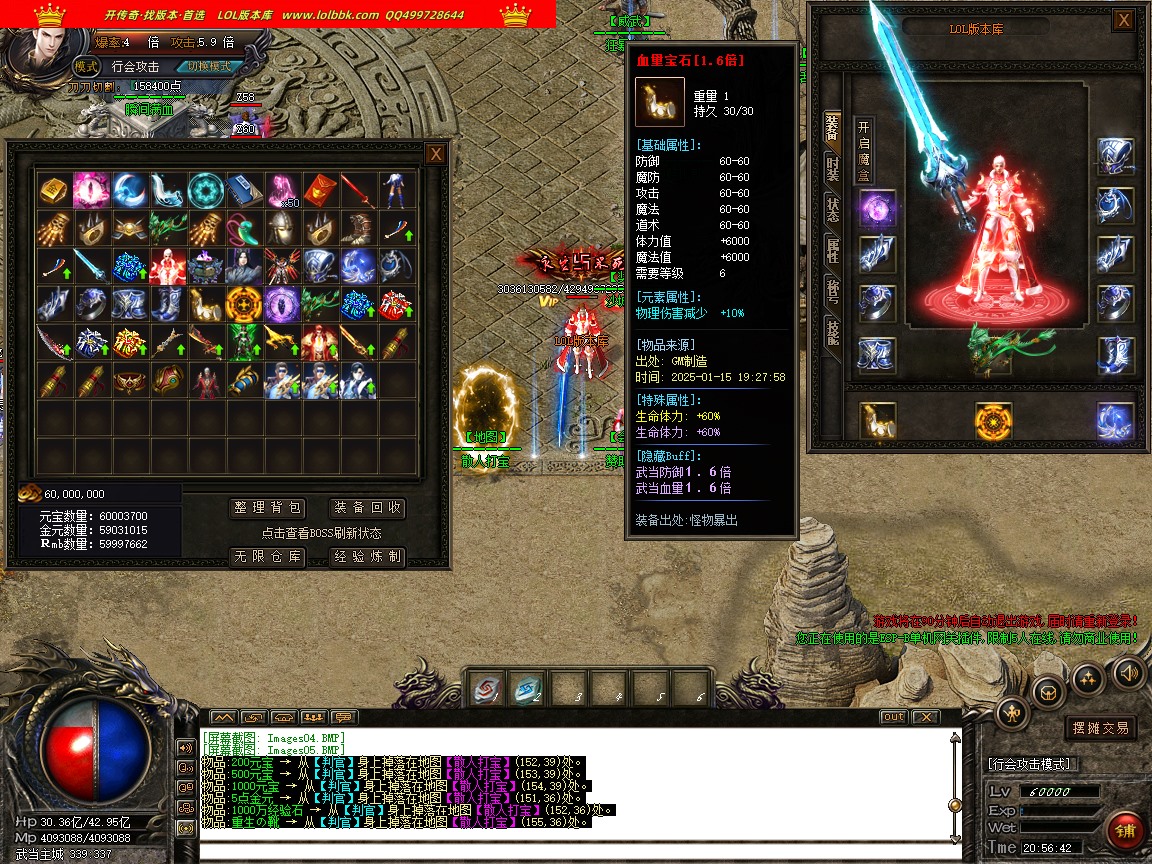Switch to the 状态 status tab

(x=832, y=210)
